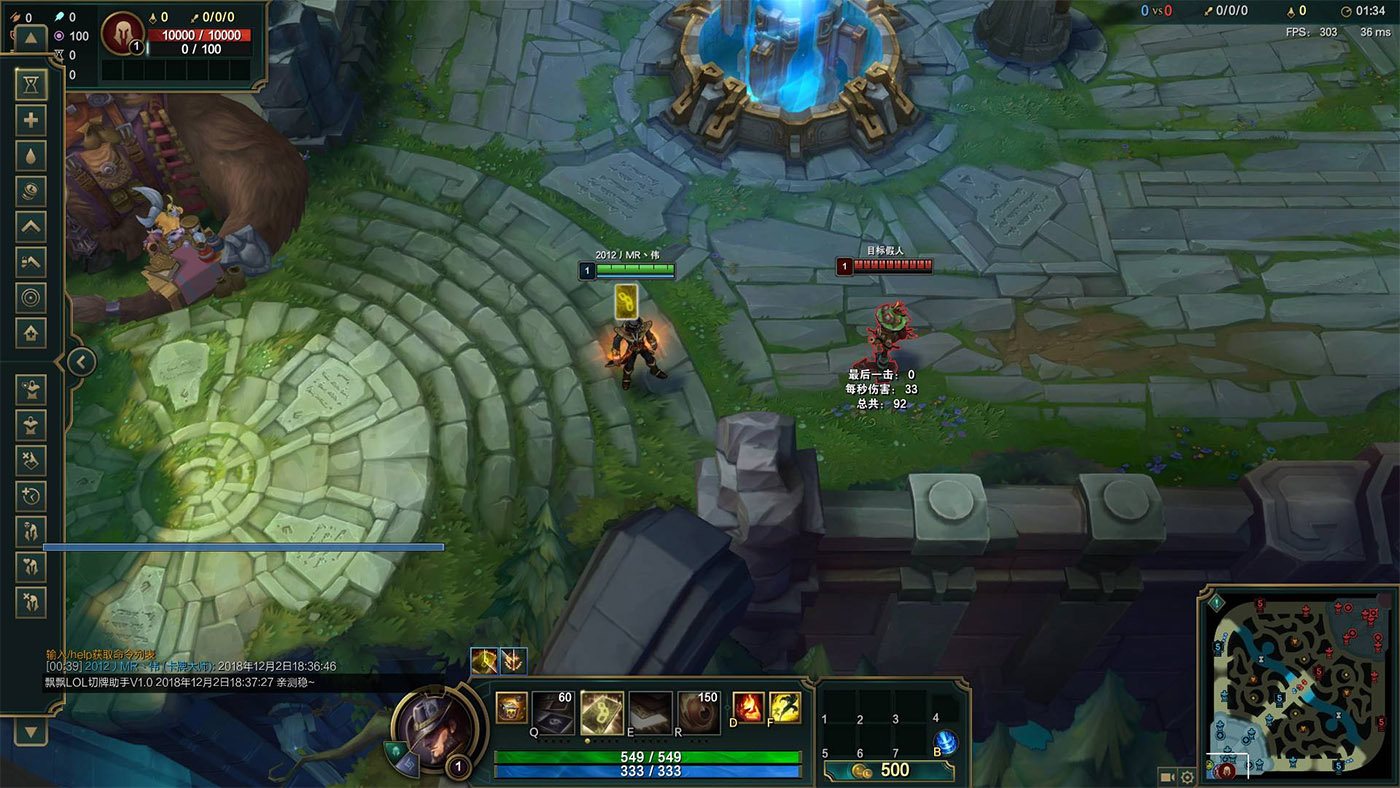
Task: Click the concentric-circle target icon button
Action: 31,297
